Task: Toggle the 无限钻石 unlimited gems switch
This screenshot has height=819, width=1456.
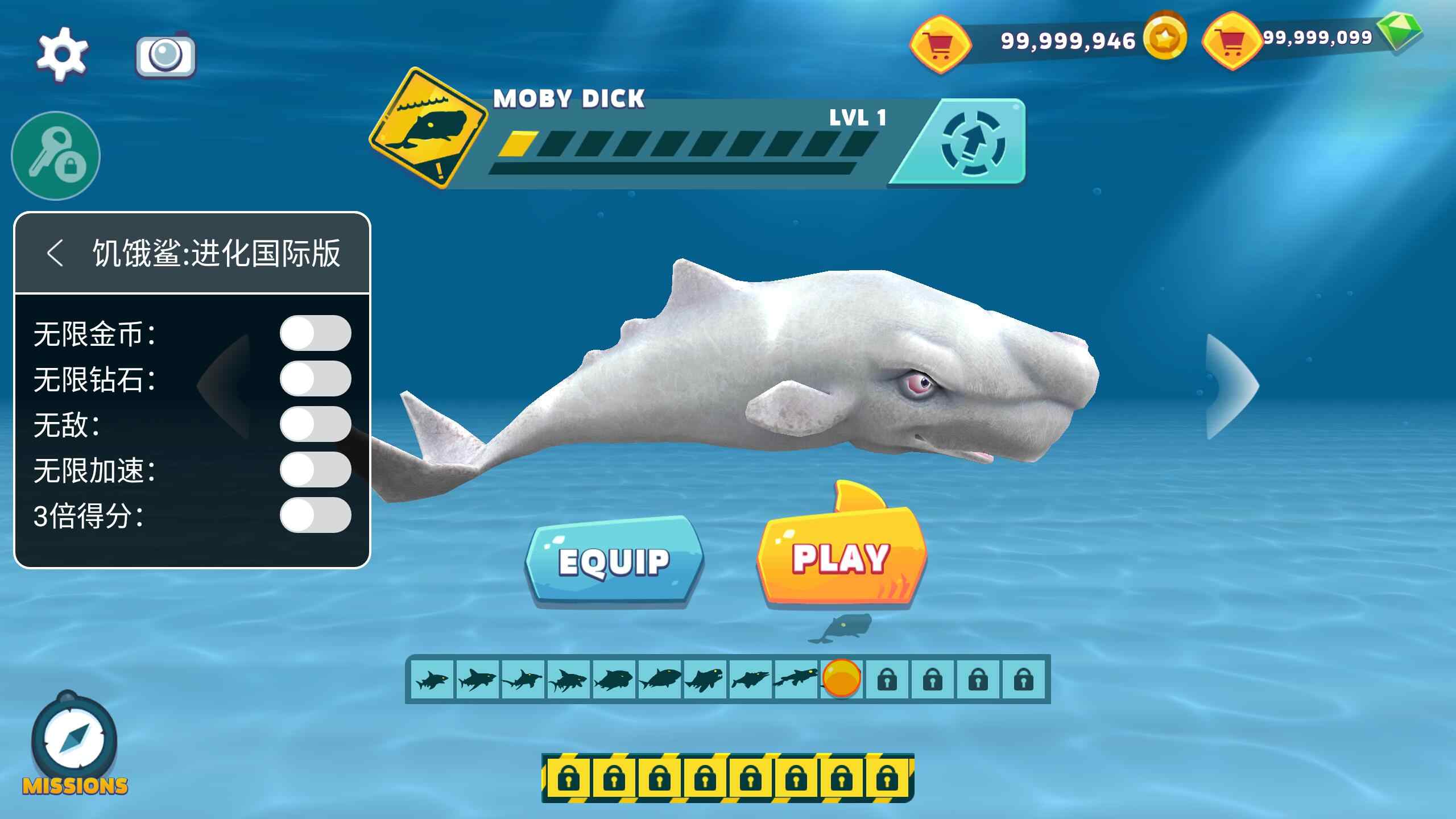Action: [315, 379]
